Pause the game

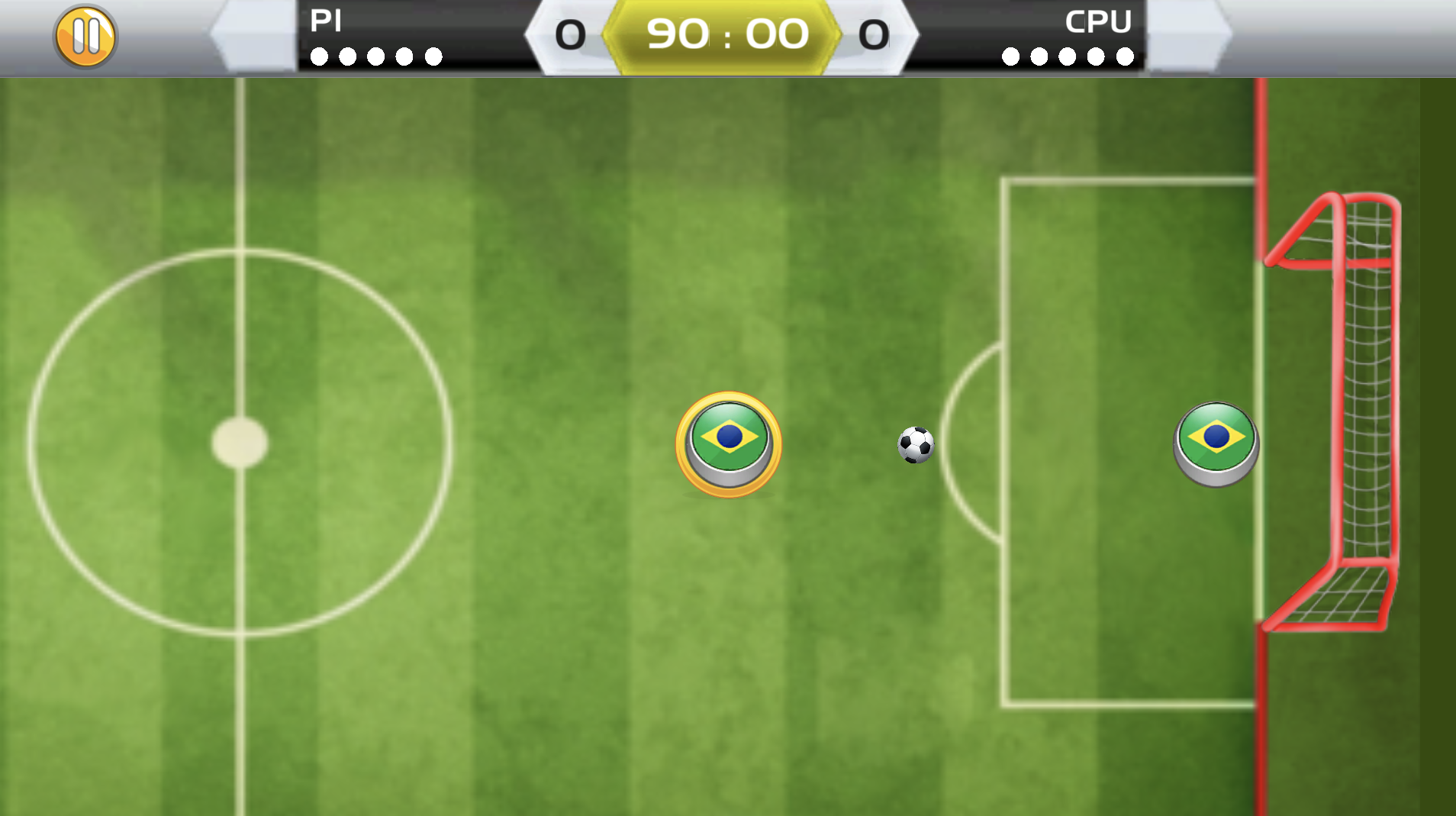(85, 34)
